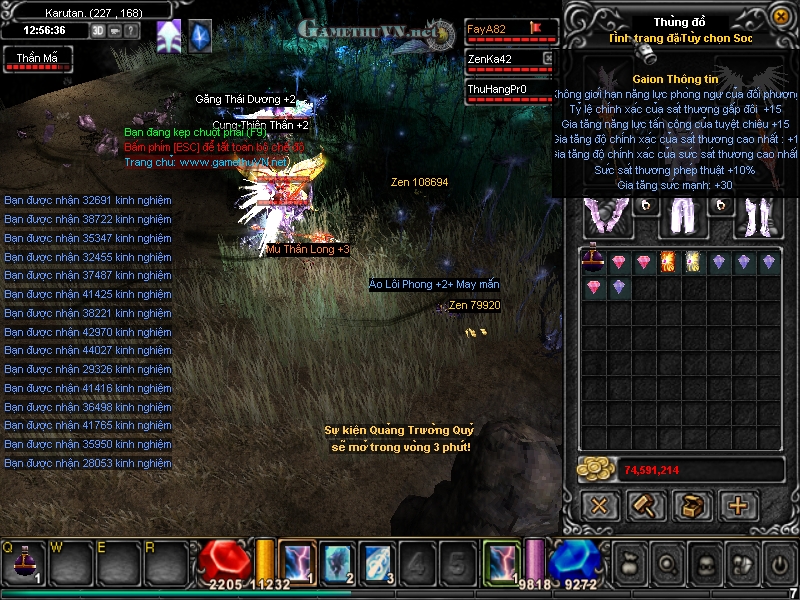800x600 pixels.
Task: Click the Thần Mã pet status panel
Action: [36, 60]
